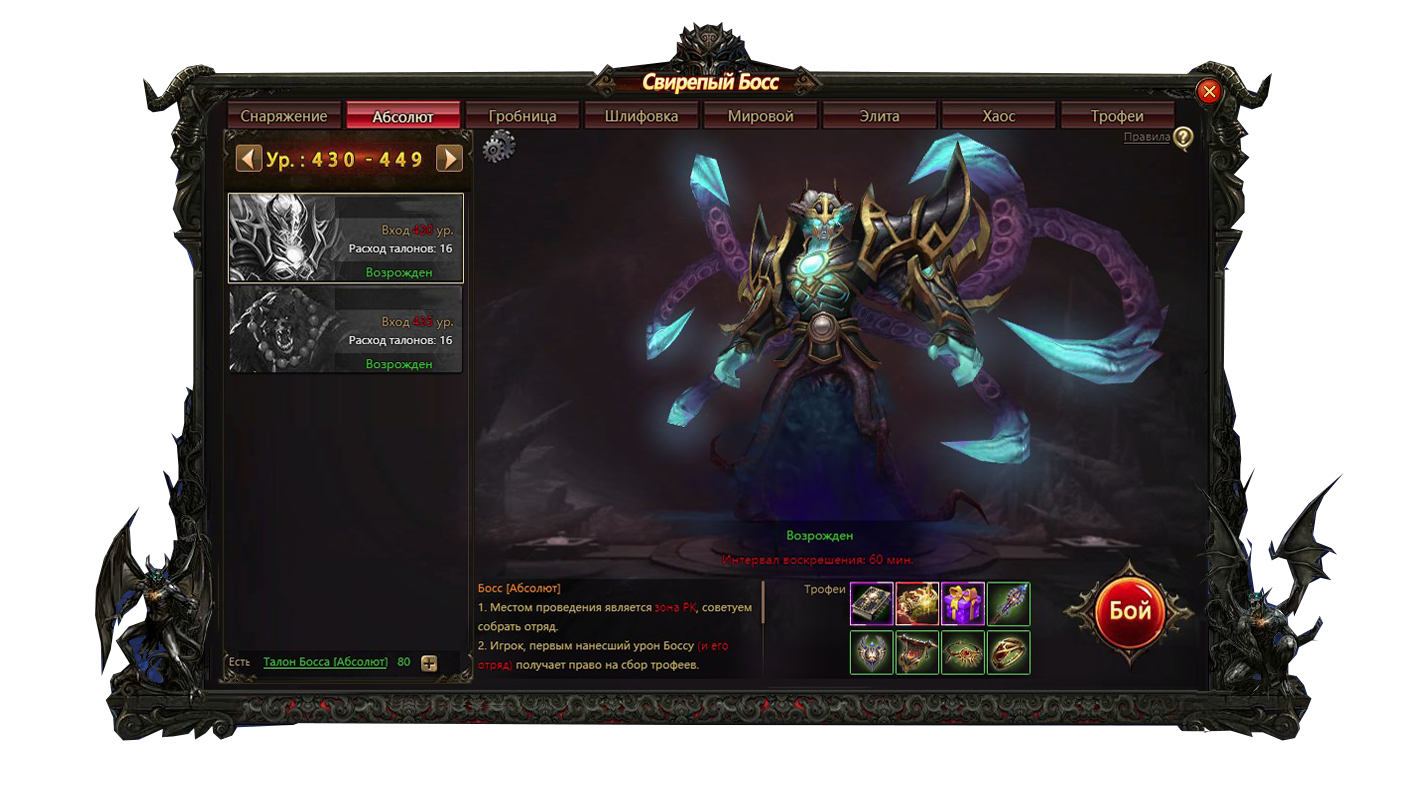Go to the Мировой boss tab
1409x807 pixels.
[760, 116]
